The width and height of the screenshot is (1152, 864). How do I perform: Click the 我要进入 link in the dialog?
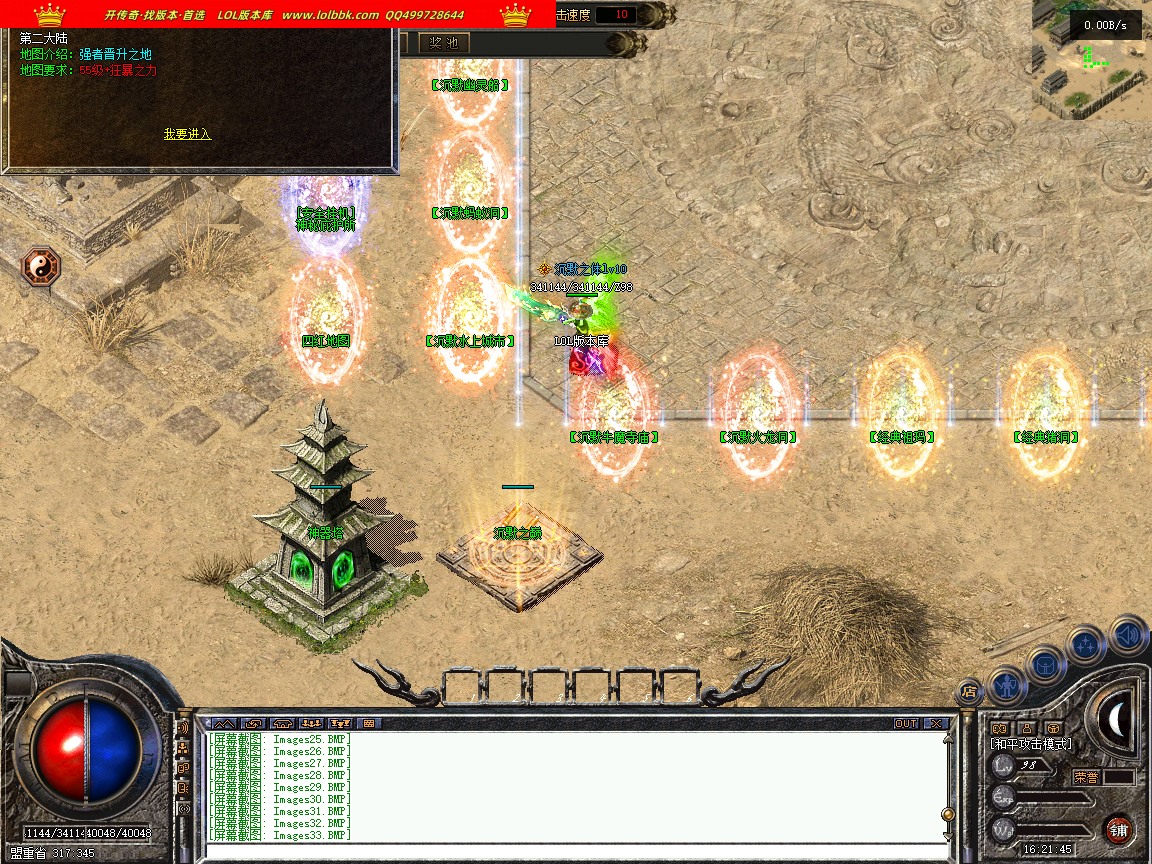click(187, 134)
